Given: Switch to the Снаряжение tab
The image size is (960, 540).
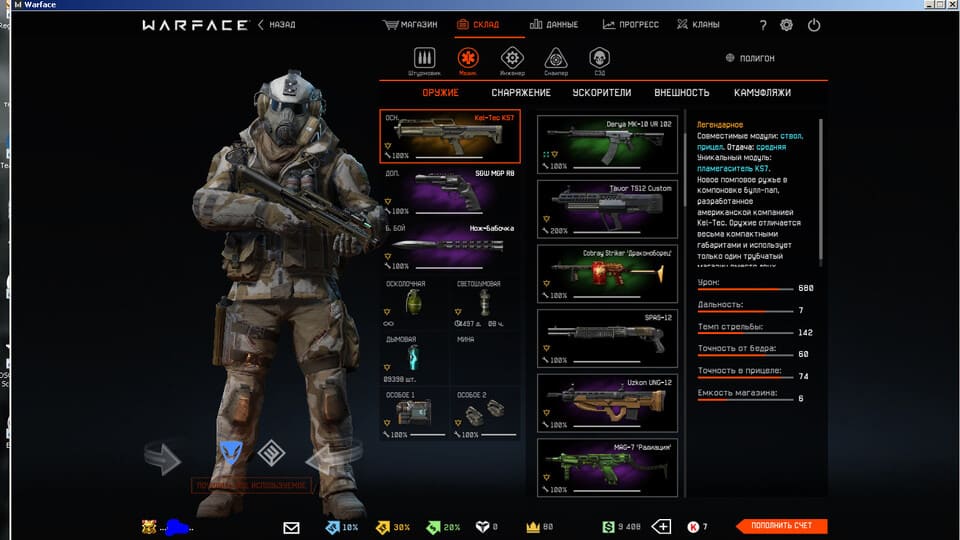Looking at the screenshot, I should click(x=521, y=93).
